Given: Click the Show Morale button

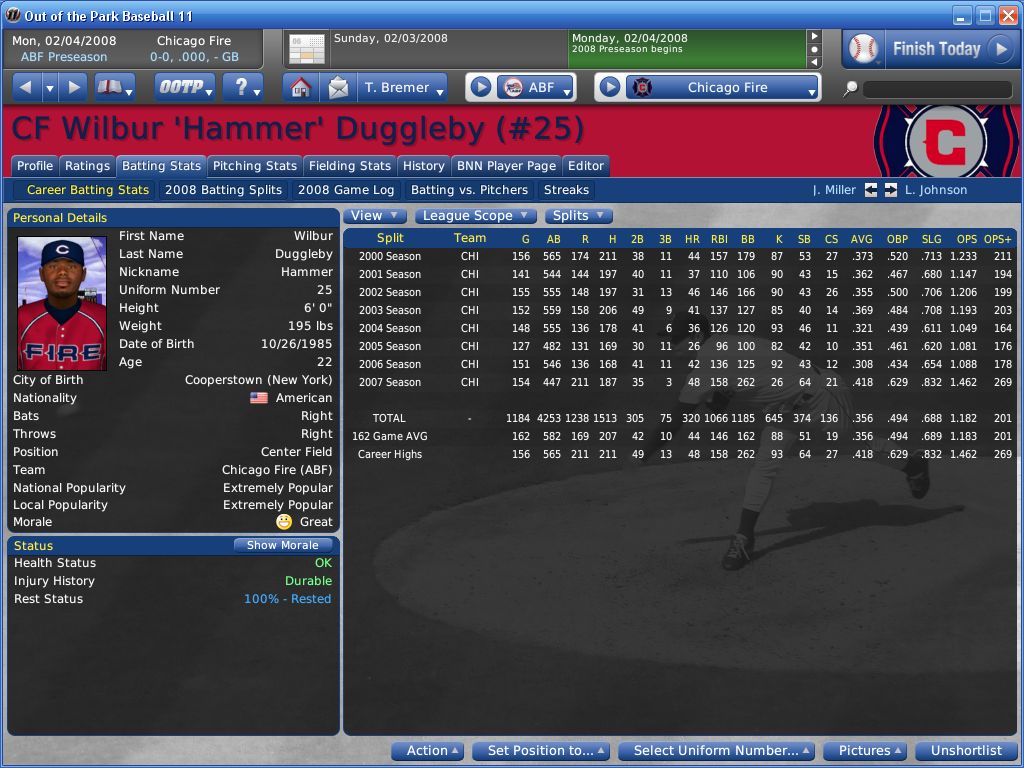Looking at the screenshot, I should [x=283, y=545].
